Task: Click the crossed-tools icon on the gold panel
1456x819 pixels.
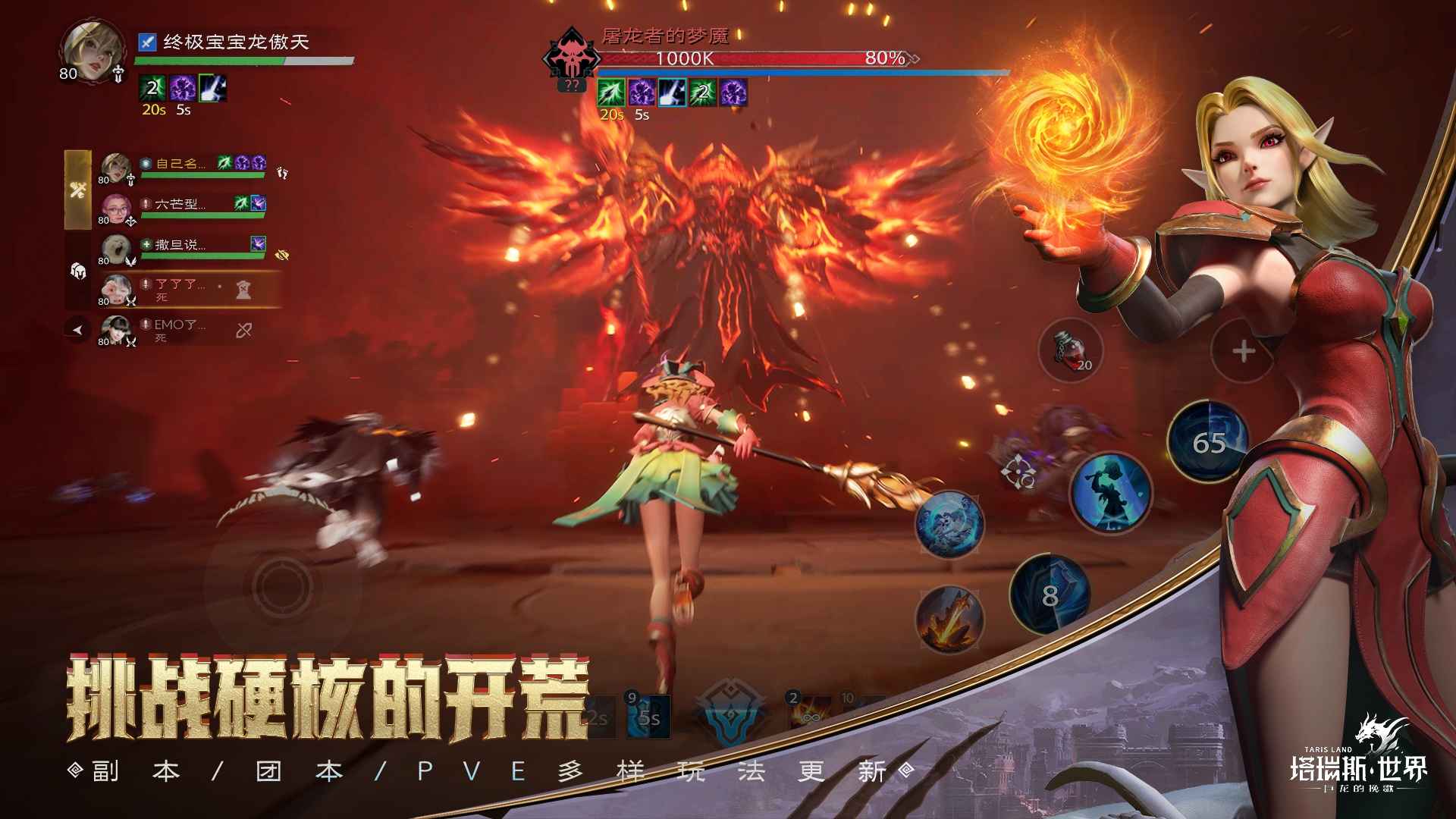Action: [78, 190]
